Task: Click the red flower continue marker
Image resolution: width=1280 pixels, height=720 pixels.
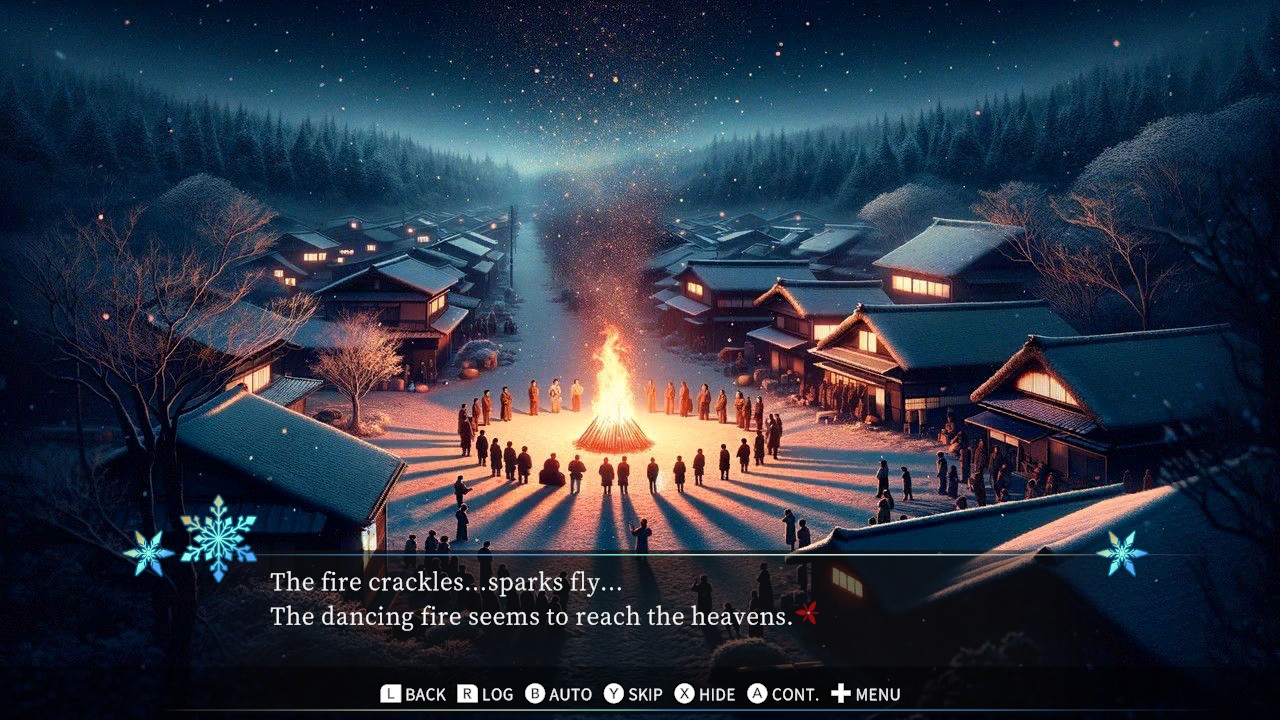Action: click(806, 612)
